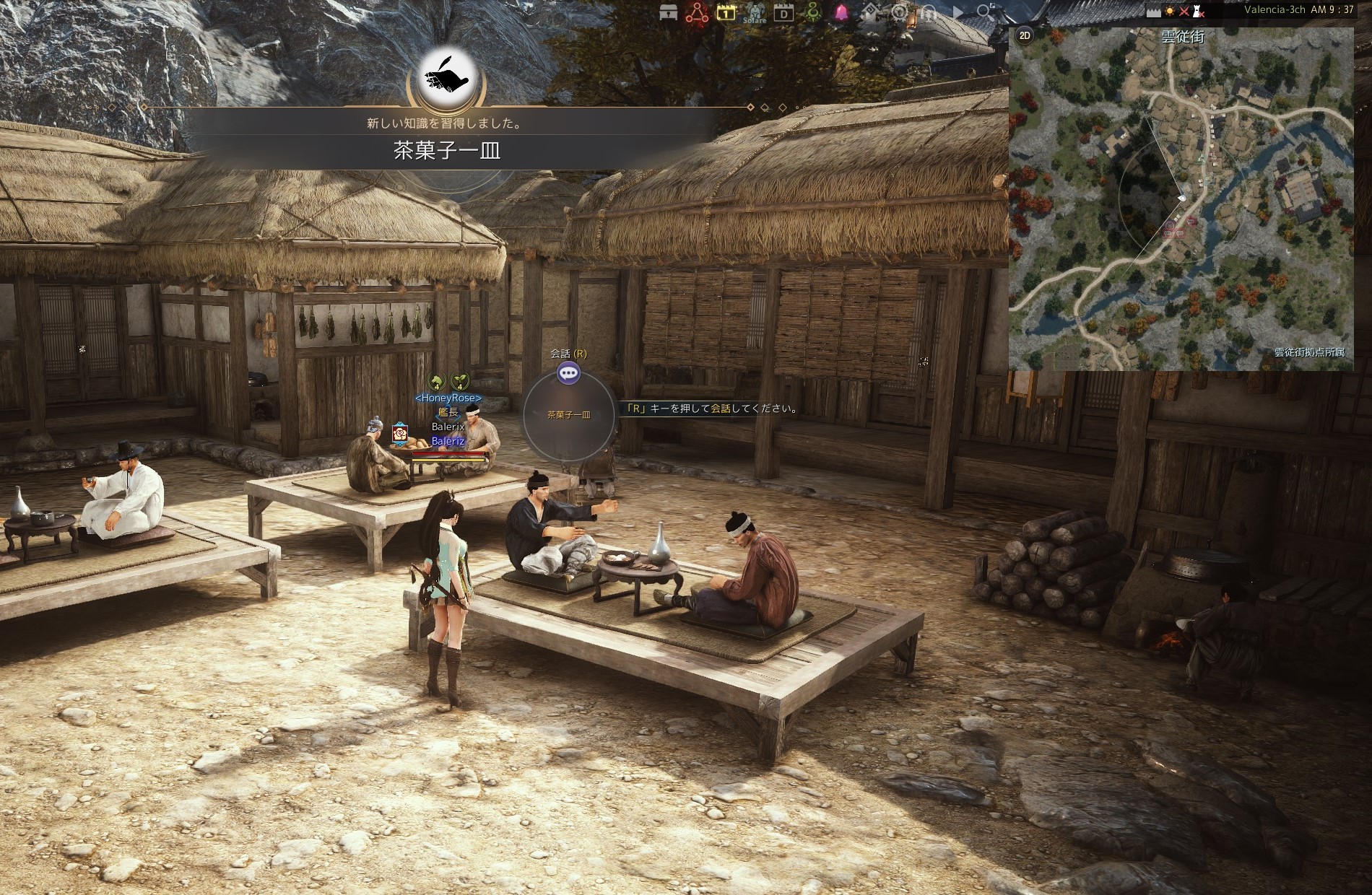Screen dimensions: 1372x895
Task: Click the 会話 speech bubble interaction icon
Action: pyautogui.click(x=569, y=372)
